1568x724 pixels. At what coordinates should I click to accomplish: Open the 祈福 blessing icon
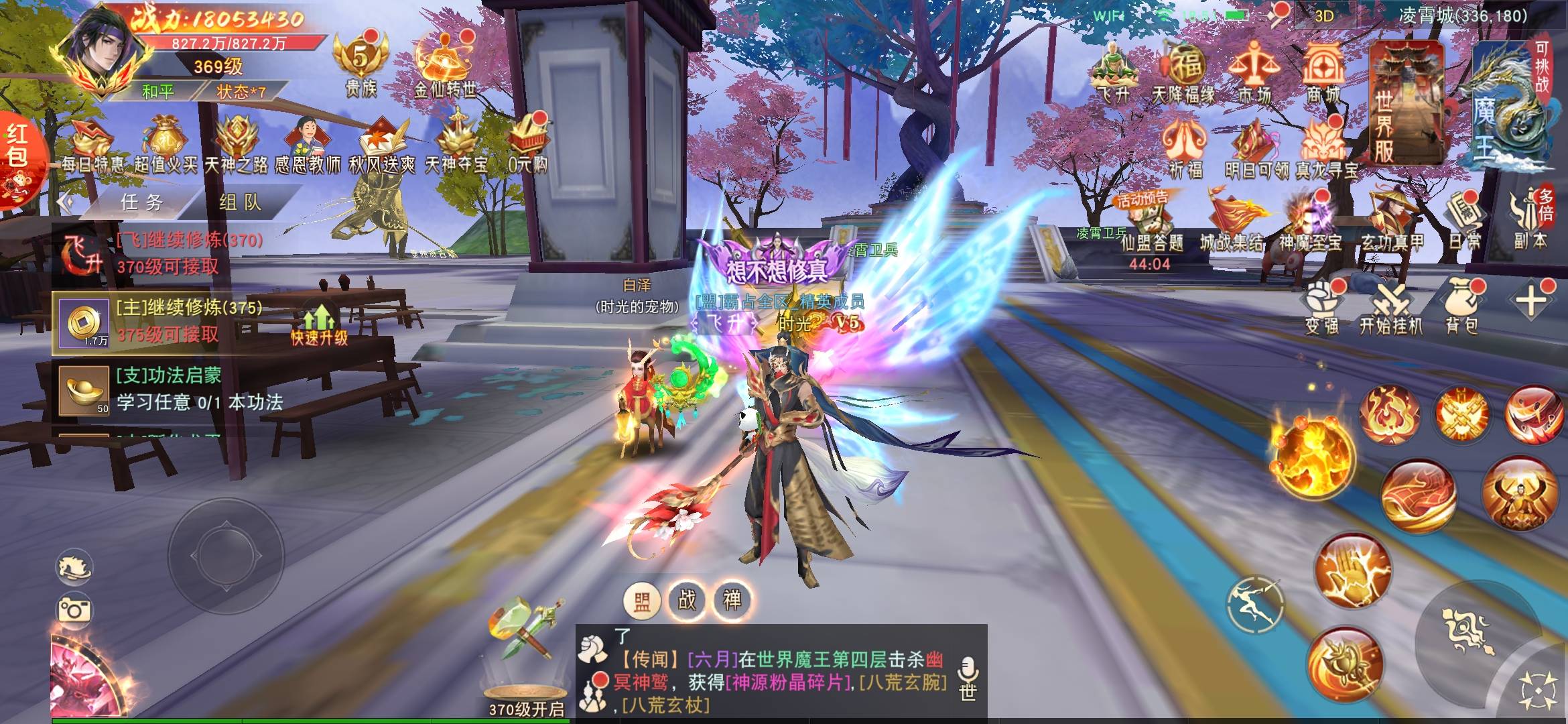point(1185,149)
